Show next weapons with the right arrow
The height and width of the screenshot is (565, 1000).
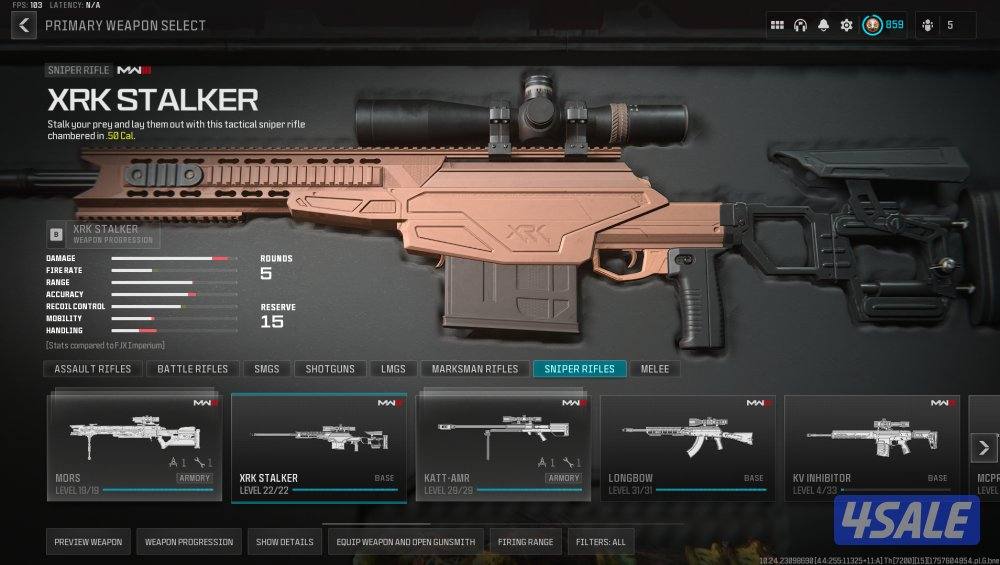(984, 447)
